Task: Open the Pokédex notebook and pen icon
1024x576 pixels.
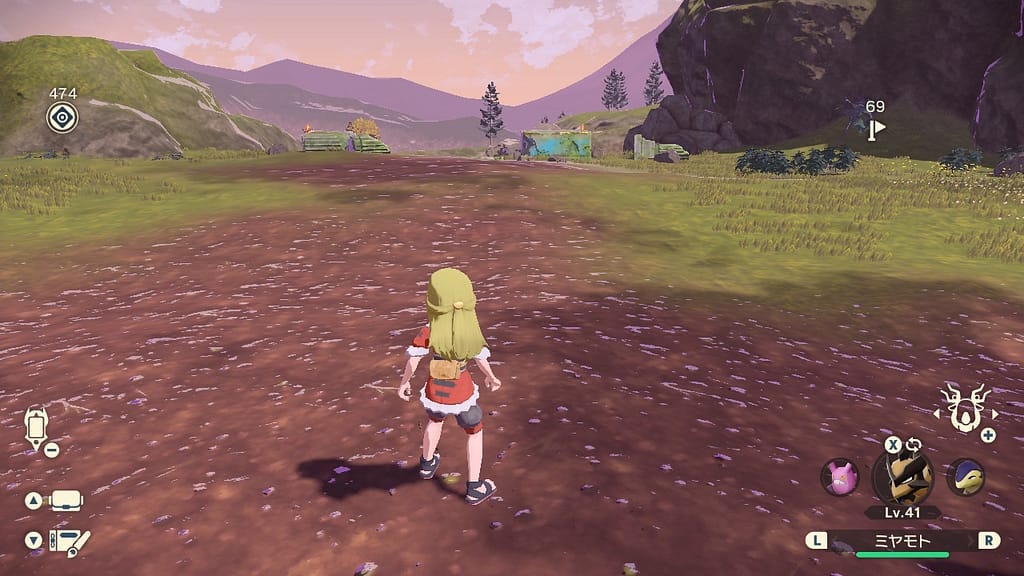Action: [x=68, y=542]
